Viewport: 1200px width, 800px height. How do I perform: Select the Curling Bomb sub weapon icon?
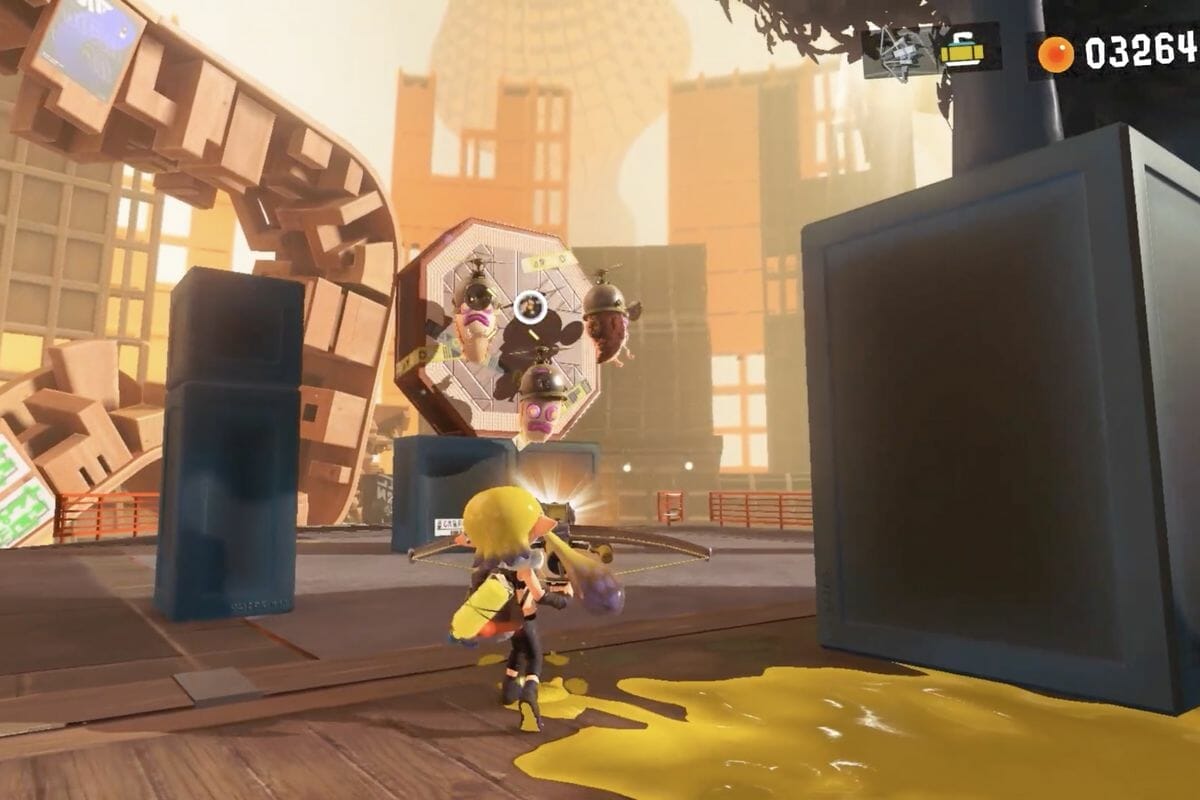[x=962, y=51]
